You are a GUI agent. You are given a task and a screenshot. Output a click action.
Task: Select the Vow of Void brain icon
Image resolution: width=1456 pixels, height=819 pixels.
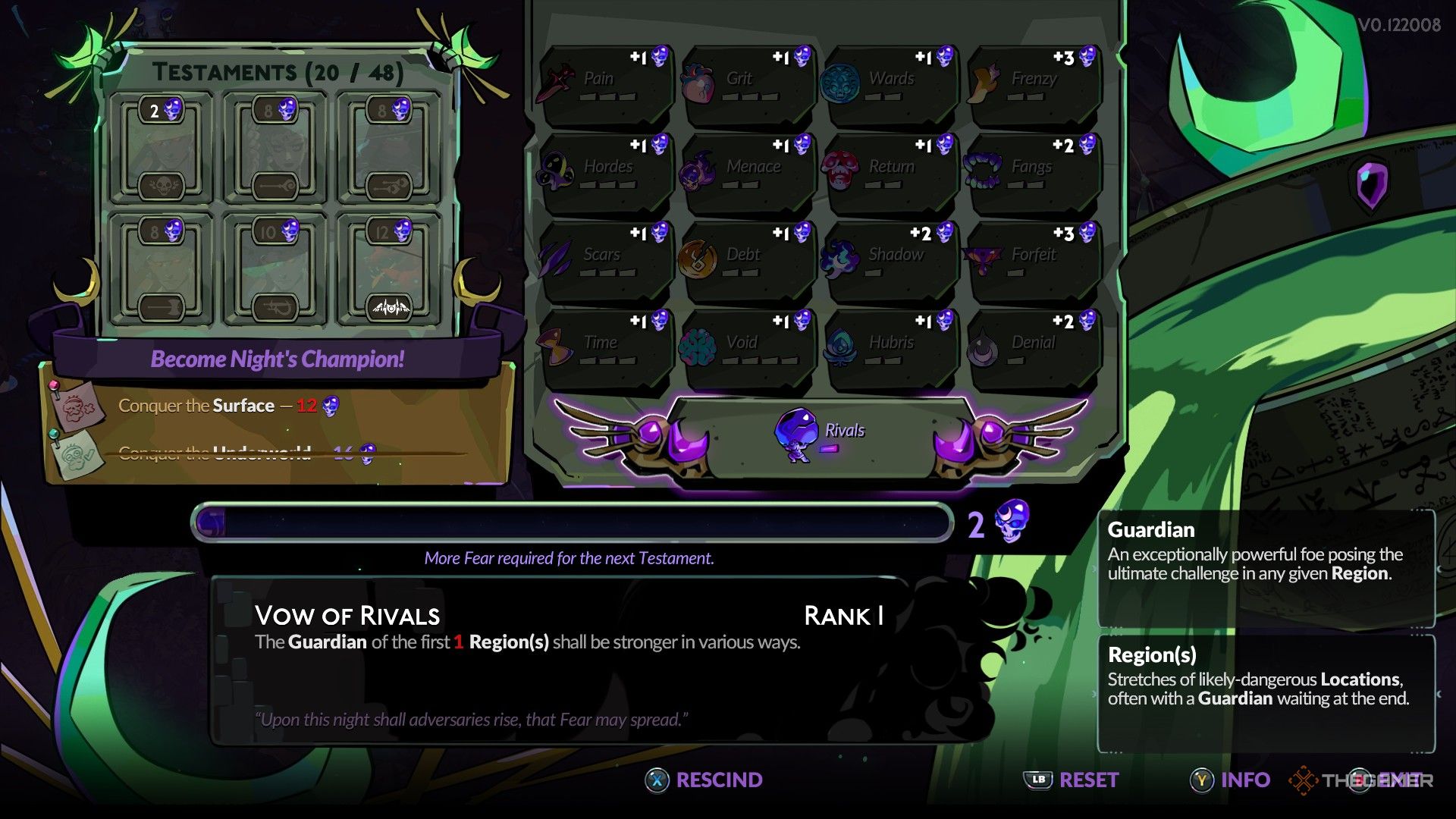(x=699, y=342)
